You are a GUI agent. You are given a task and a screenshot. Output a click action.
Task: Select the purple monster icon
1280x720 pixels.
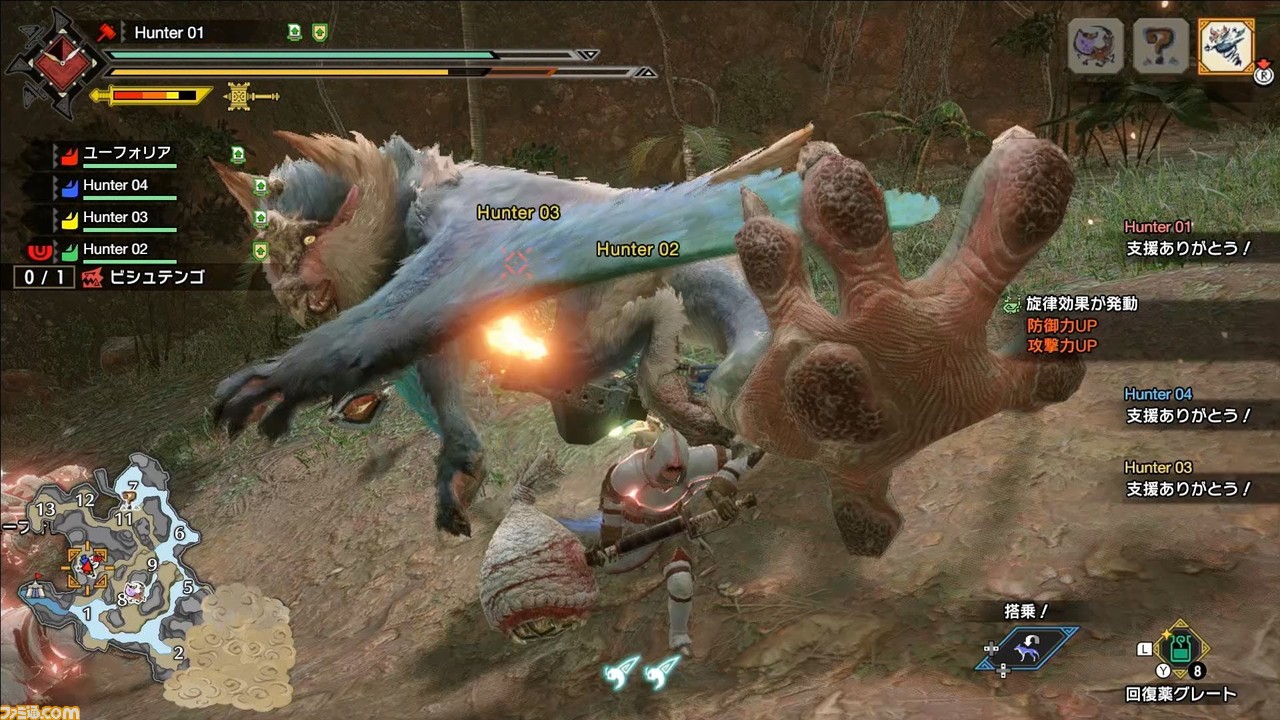(1095, 46)
